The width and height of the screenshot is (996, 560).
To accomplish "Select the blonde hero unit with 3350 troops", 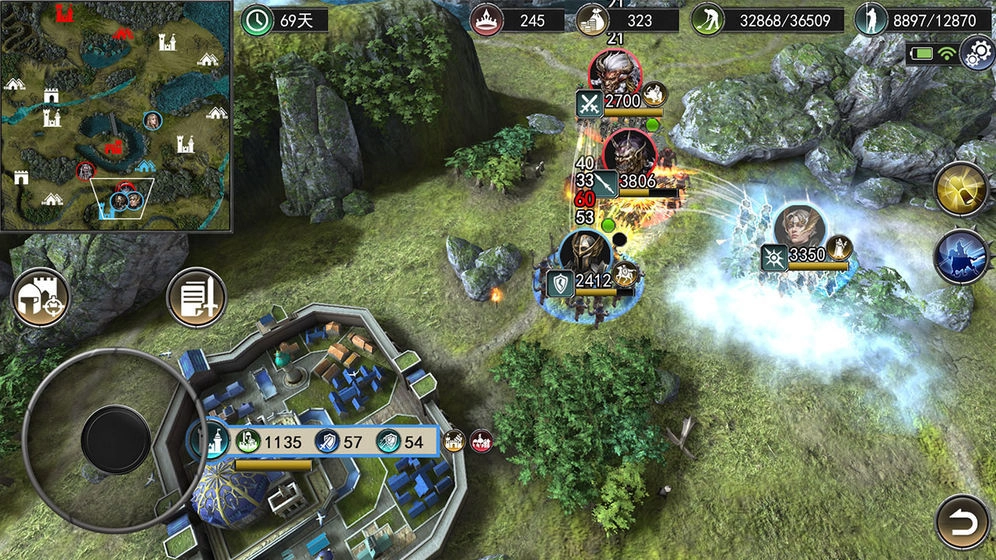I will 799,229.
